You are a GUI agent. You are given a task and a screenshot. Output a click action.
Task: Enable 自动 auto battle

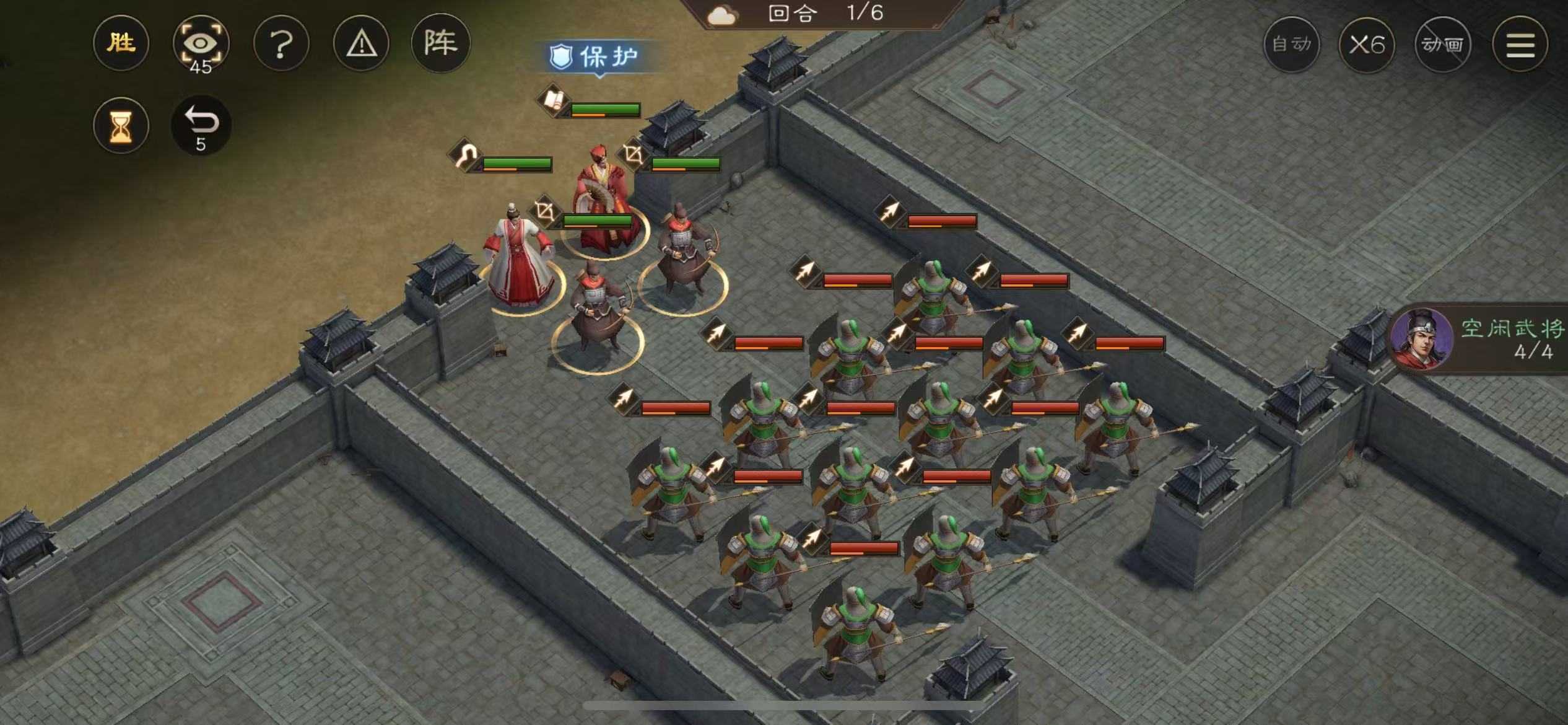(1291, 44)
